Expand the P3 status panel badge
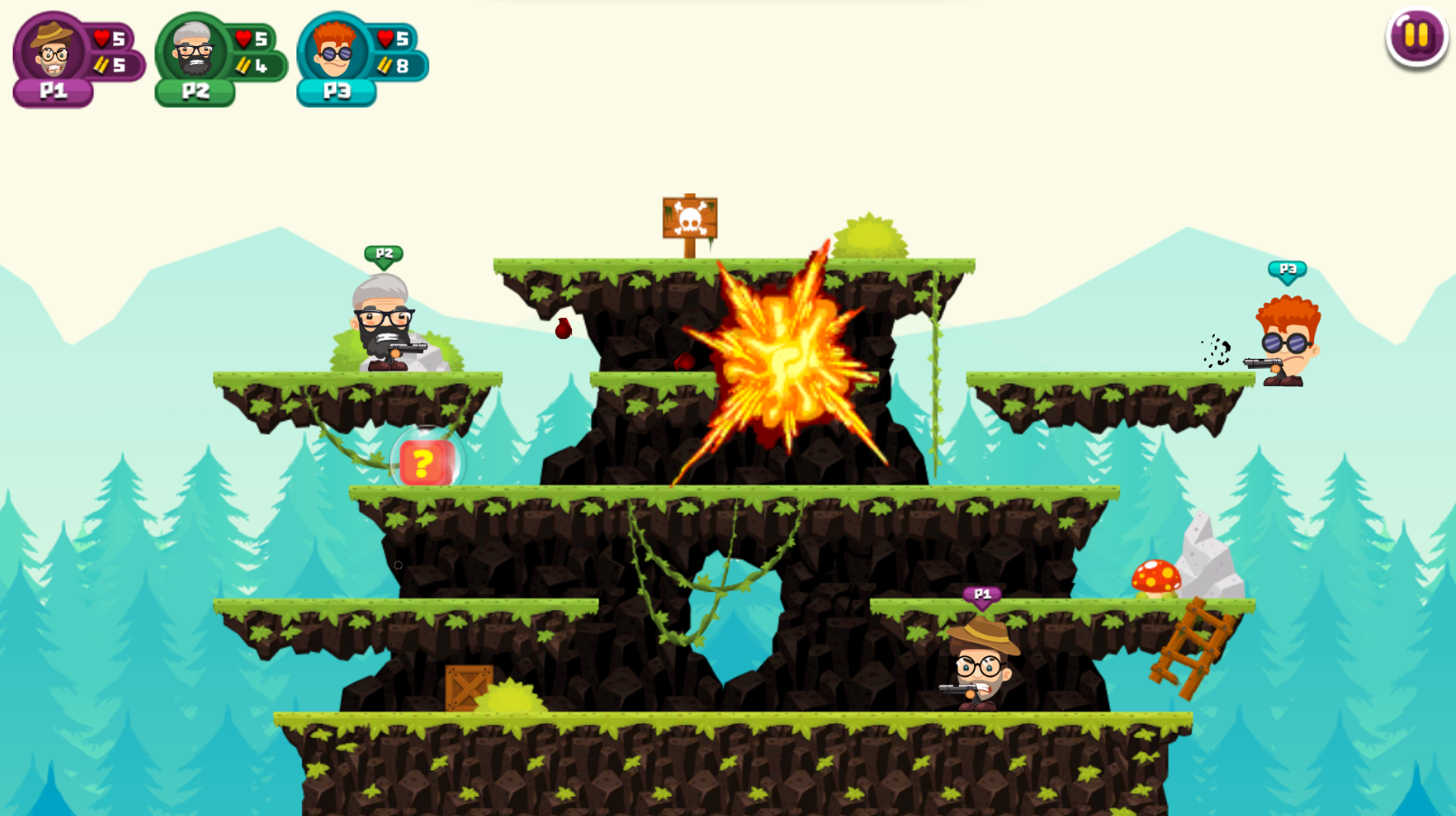 [335, 91]
